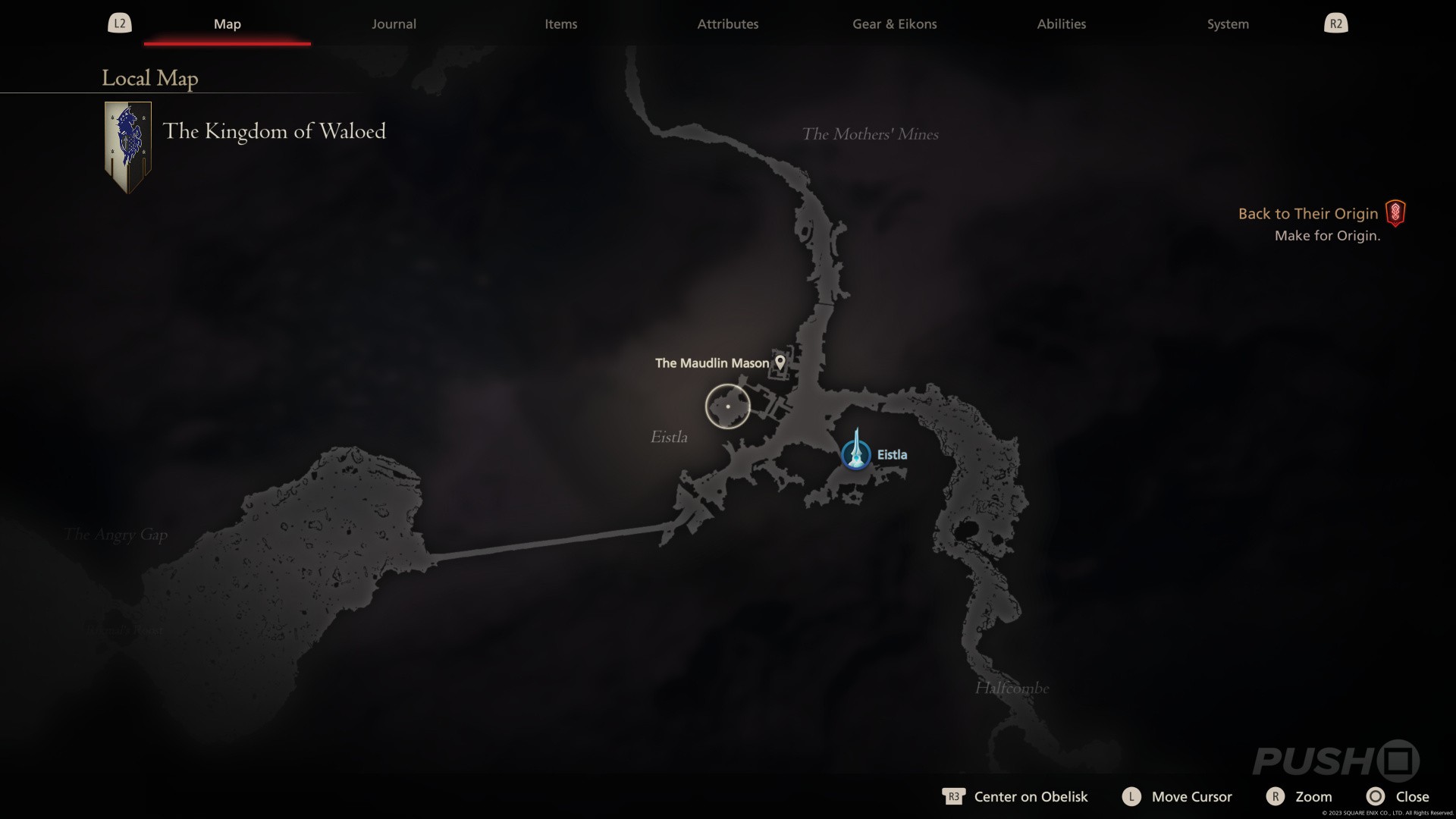Click the R2 shoulder button icon
This screenshot has height=819, width=1456.
click(1335, 23)
